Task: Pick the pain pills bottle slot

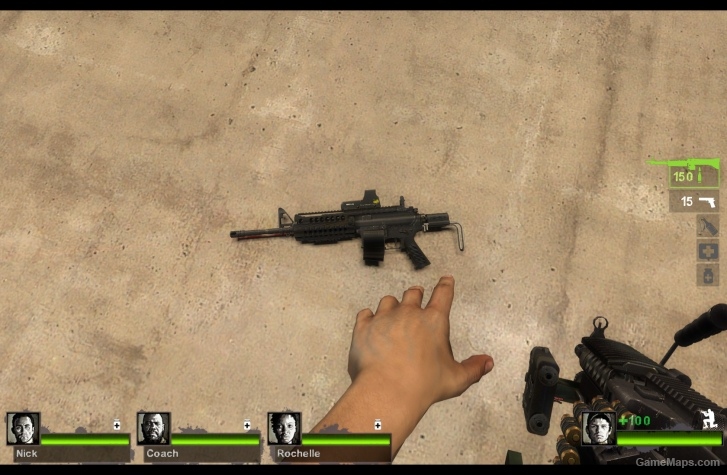Action: coord(707,275)
